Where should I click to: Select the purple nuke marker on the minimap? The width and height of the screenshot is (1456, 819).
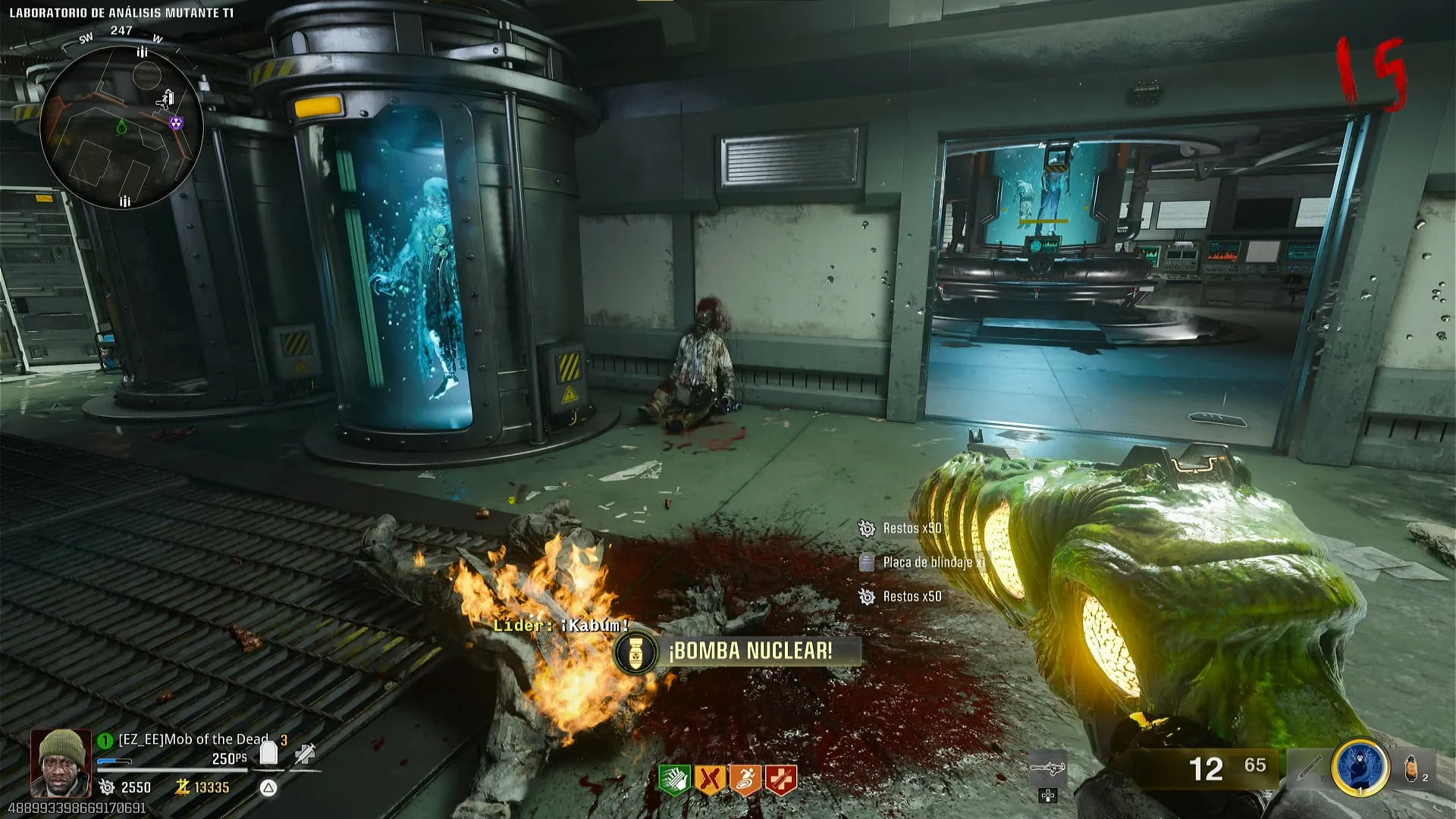(176, 123)
